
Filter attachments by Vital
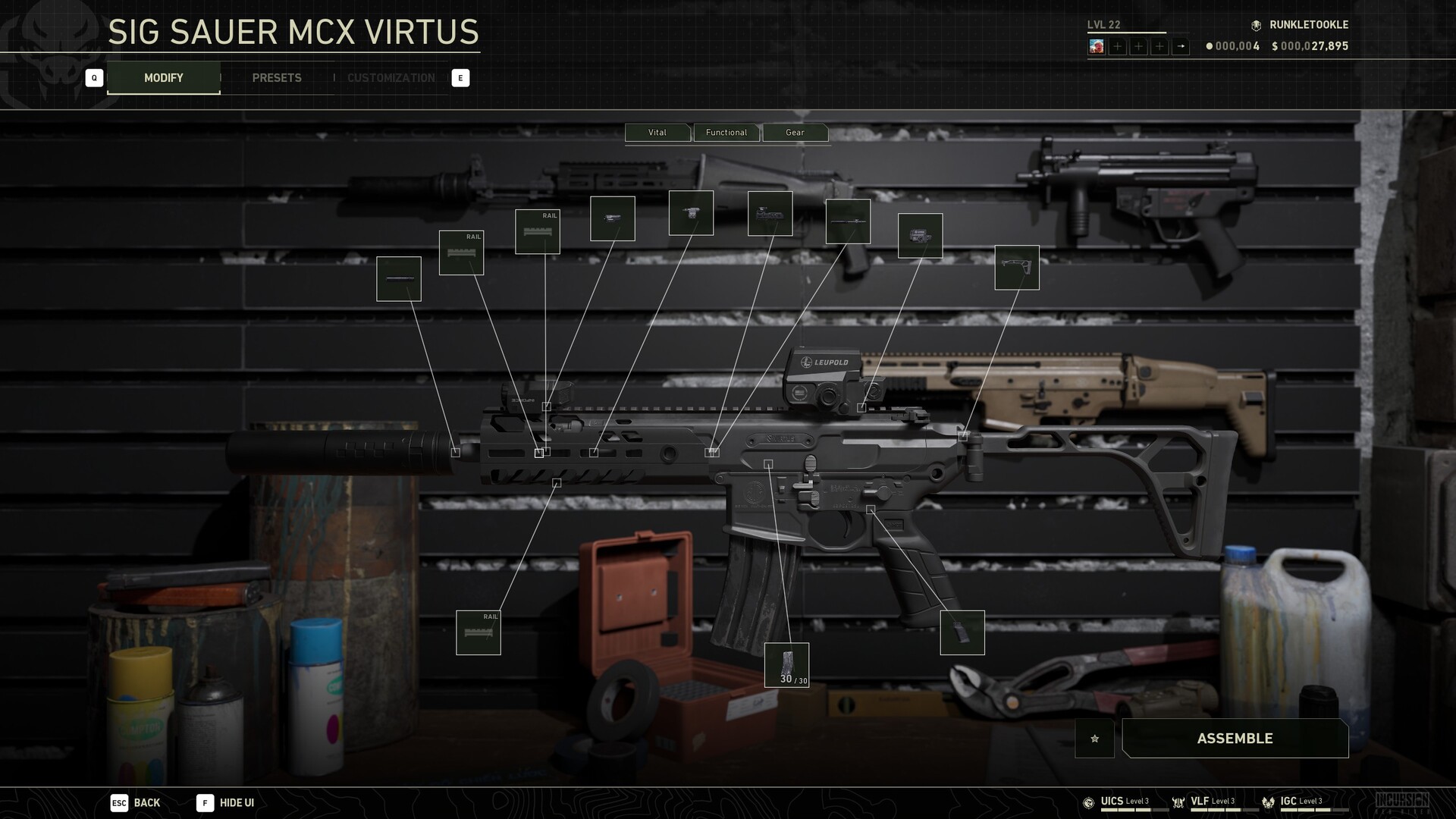point(657,133)
